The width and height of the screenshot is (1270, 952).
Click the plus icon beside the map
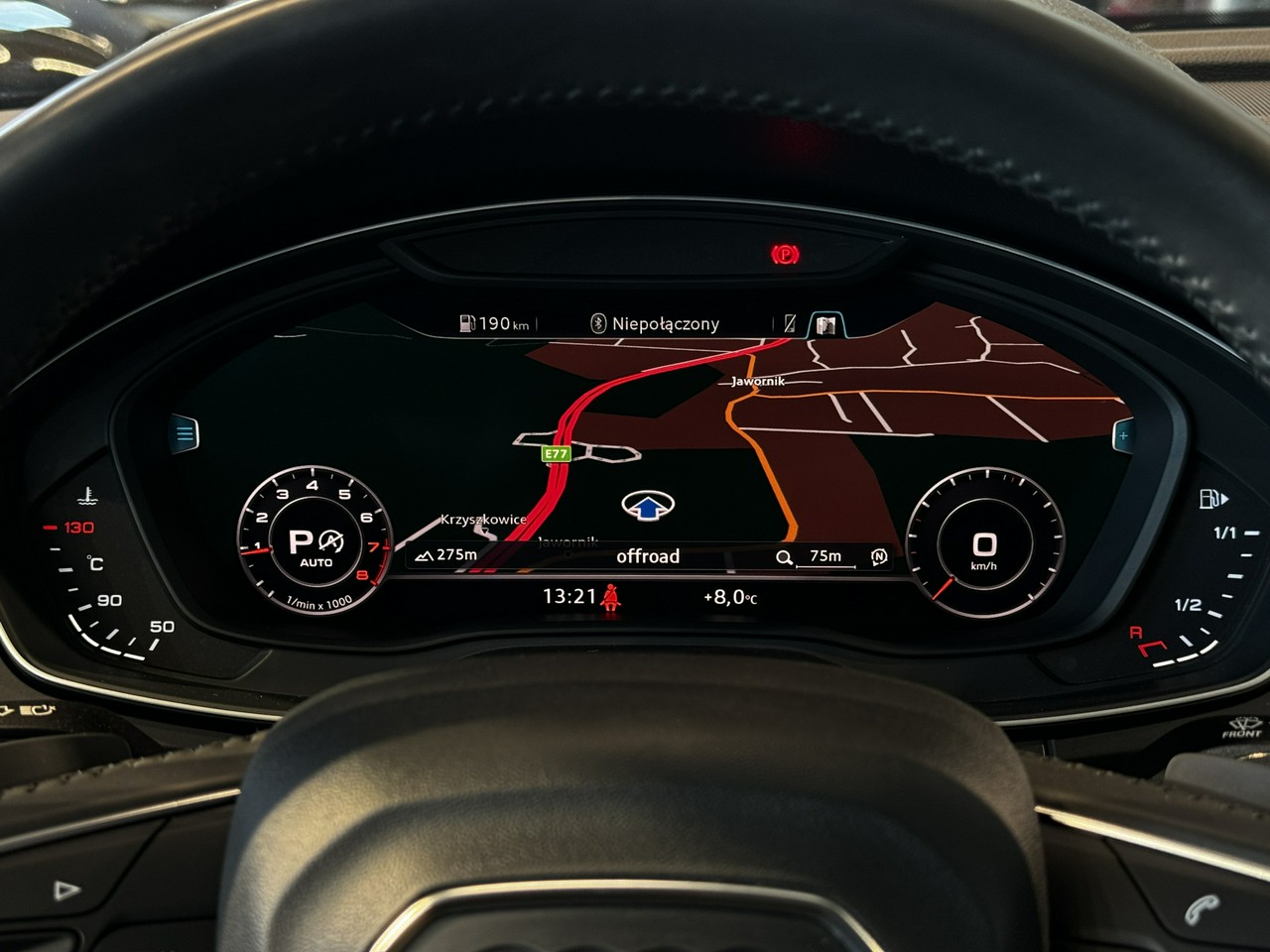click(1122, 435)
